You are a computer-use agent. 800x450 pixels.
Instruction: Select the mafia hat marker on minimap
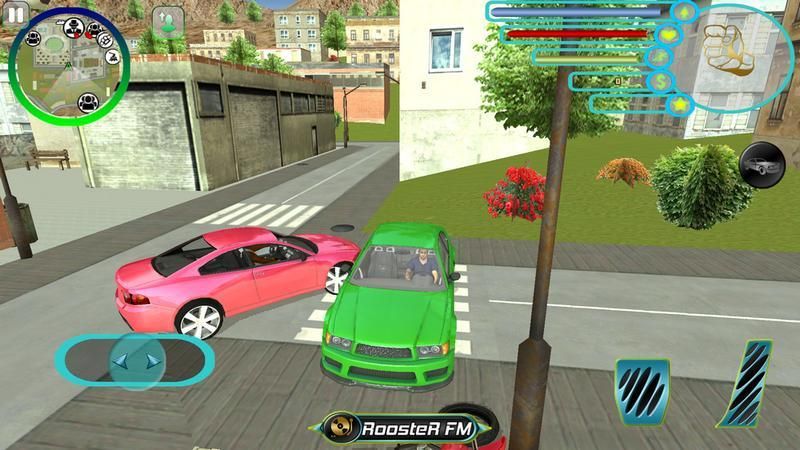pos(72,27)
